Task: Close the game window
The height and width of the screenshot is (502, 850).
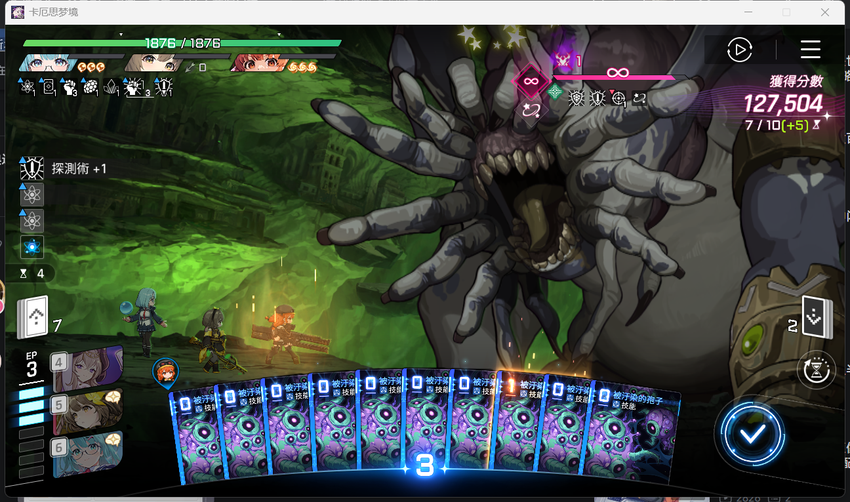Action: (824, 12)
